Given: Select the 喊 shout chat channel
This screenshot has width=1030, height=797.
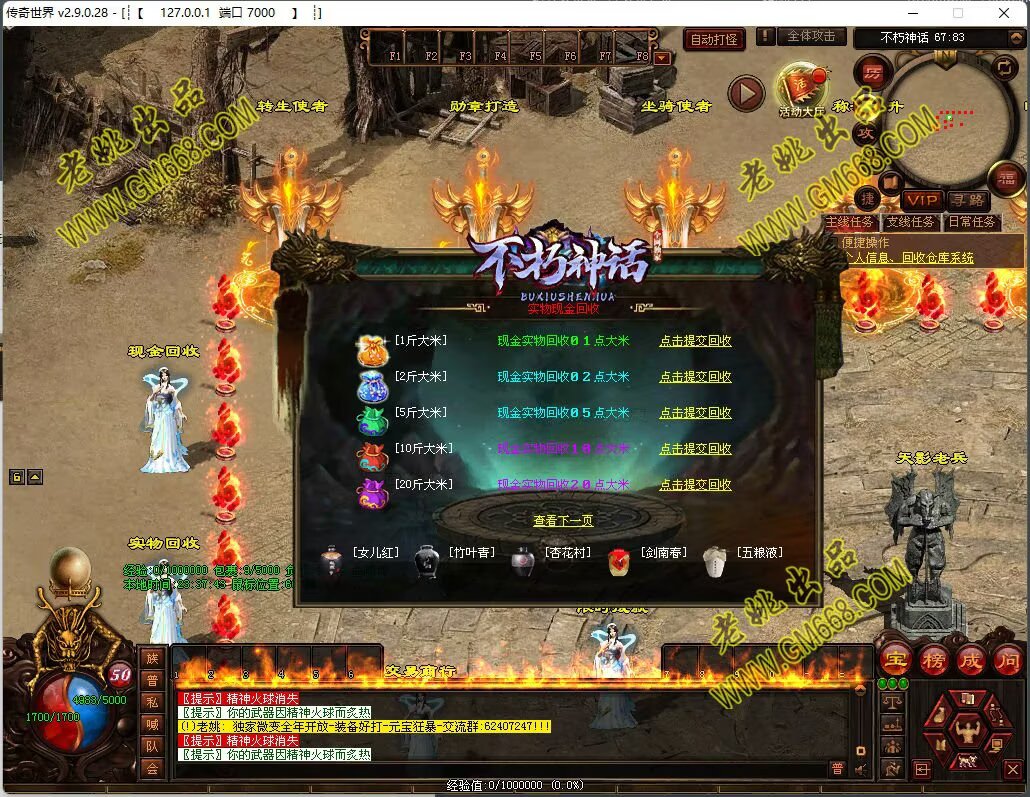Looking at the screenshot, I should [151, 723].
